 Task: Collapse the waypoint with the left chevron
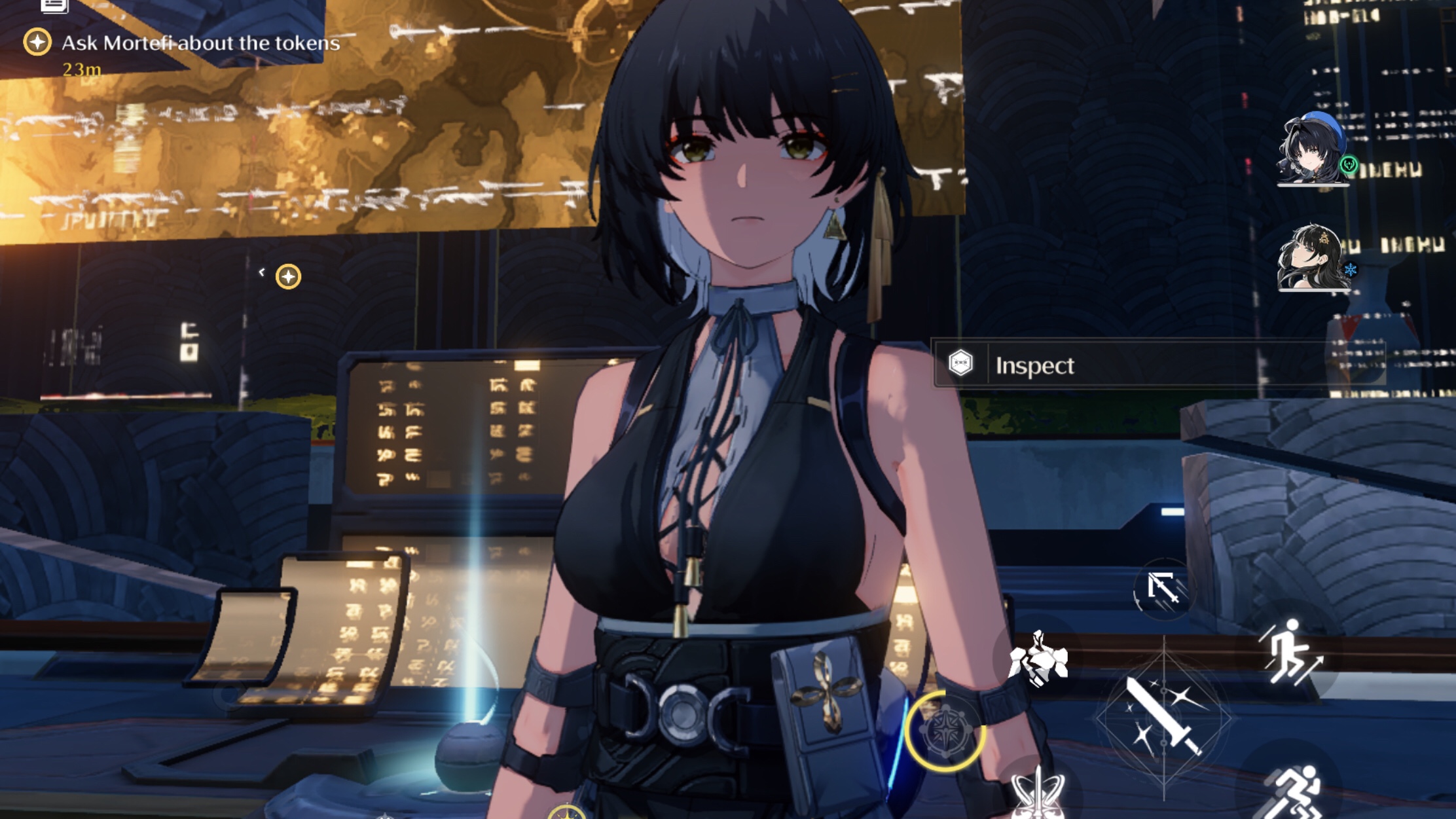(262, 271)
